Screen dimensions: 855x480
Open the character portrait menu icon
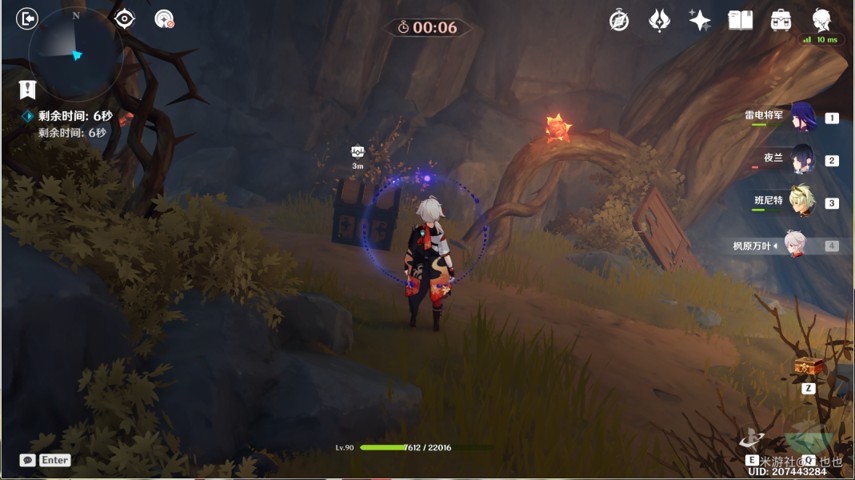tap(822, 20)
